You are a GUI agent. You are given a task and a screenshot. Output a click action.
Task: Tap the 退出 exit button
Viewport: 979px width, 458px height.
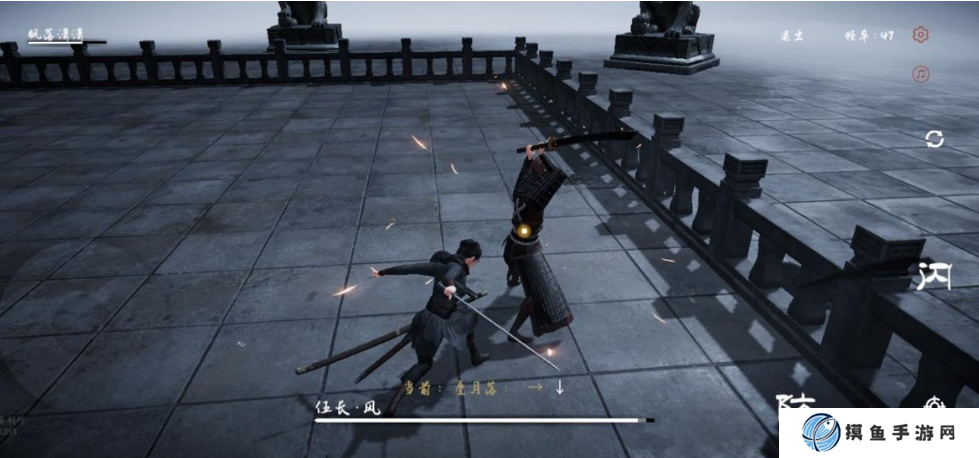tap(792, 36)
